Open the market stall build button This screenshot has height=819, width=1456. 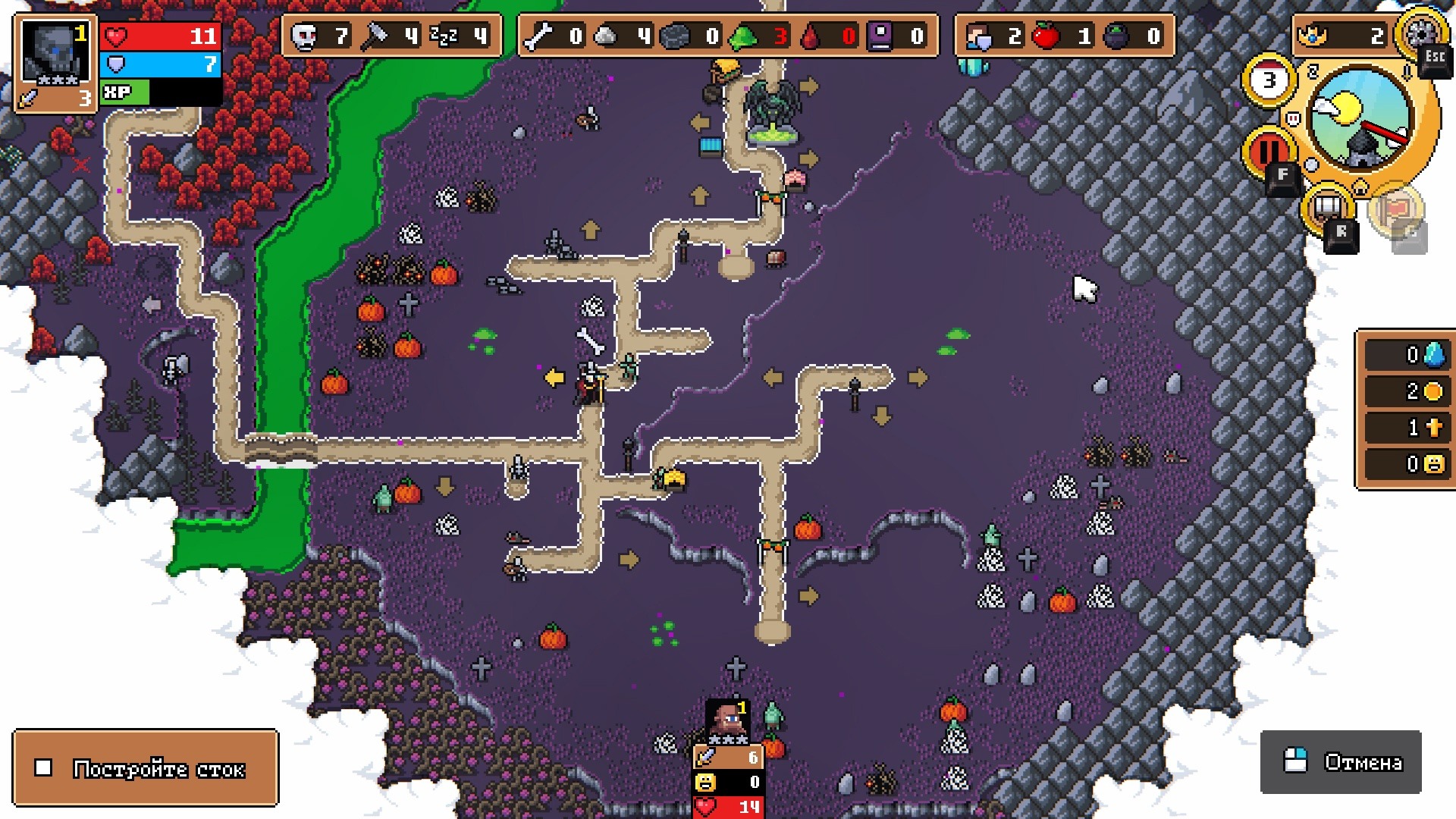[x=1329, y=206]
